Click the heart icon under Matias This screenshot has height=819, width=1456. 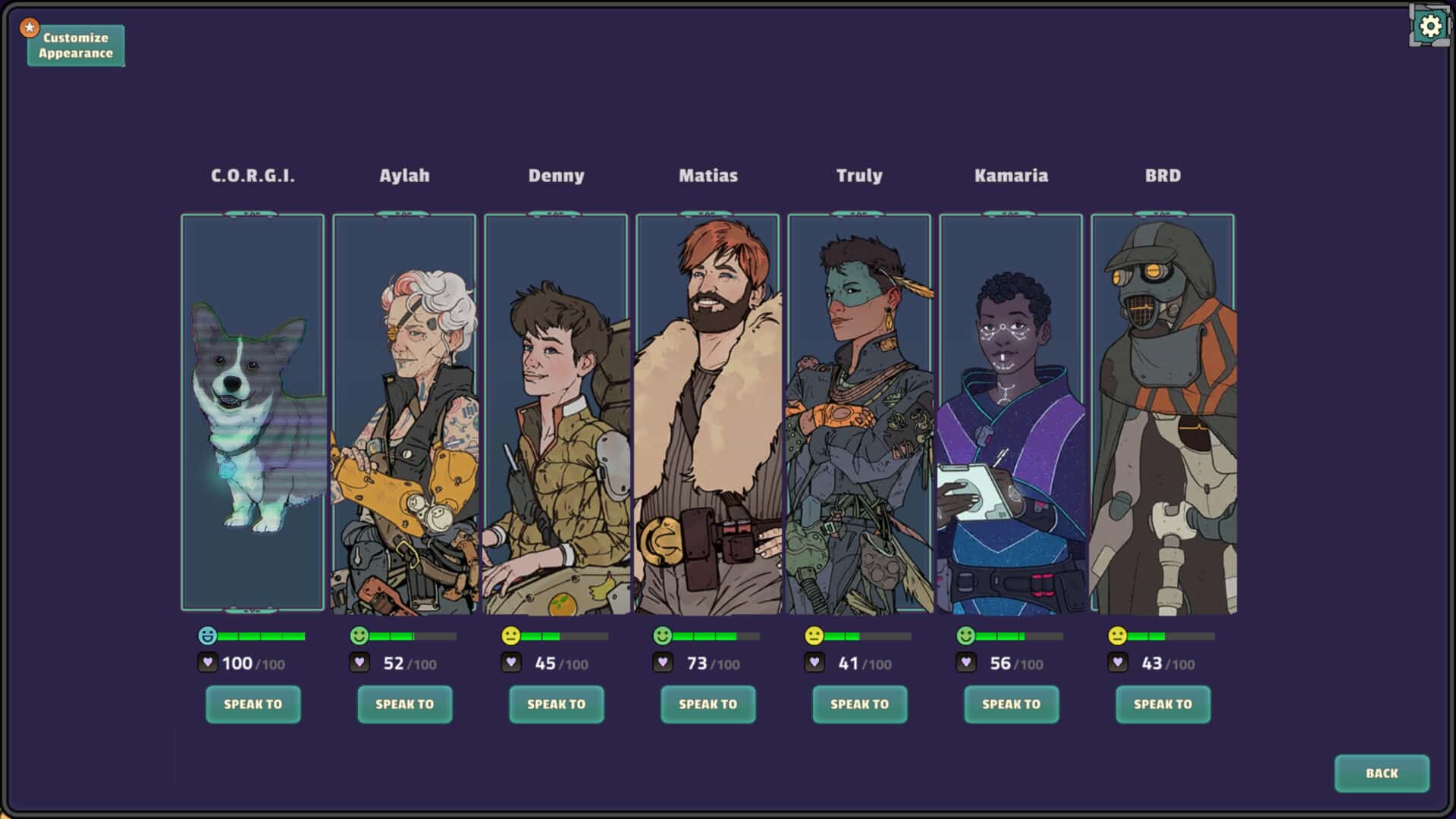coord(663,662)
